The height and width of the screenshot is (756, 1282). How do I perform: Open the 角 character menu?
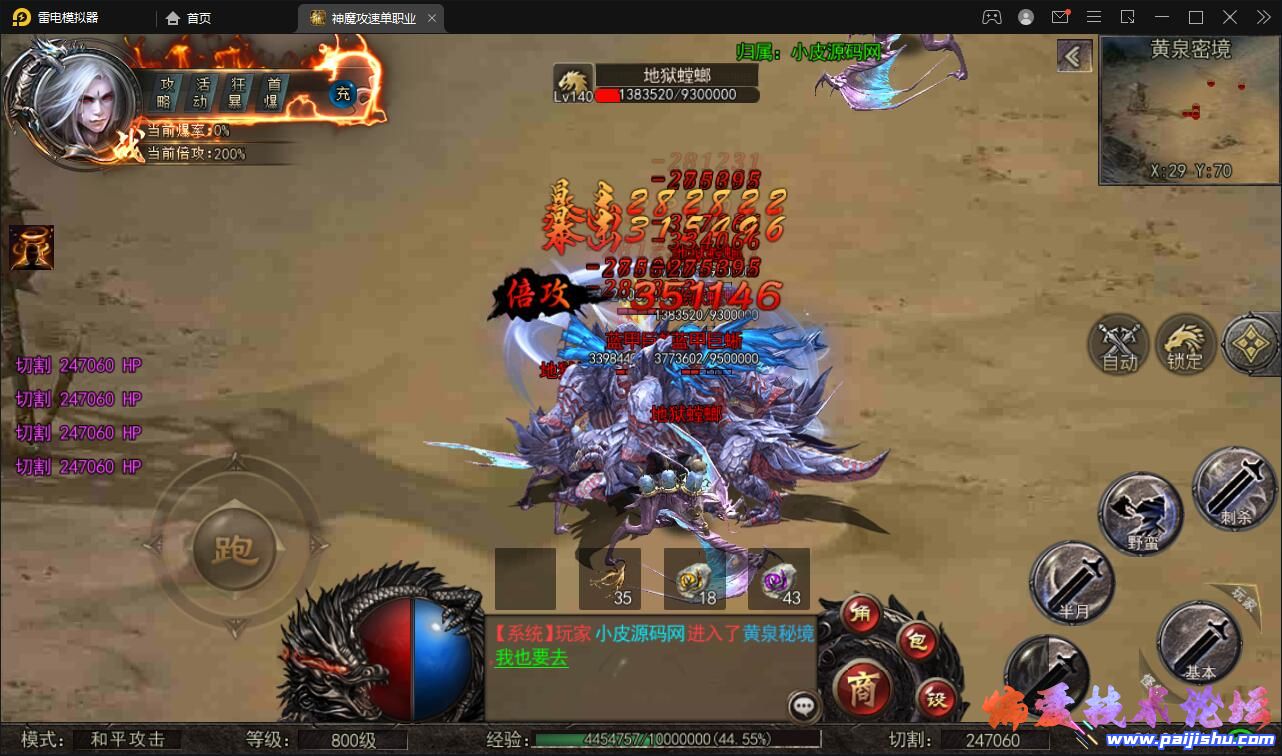tap(860, 613)
